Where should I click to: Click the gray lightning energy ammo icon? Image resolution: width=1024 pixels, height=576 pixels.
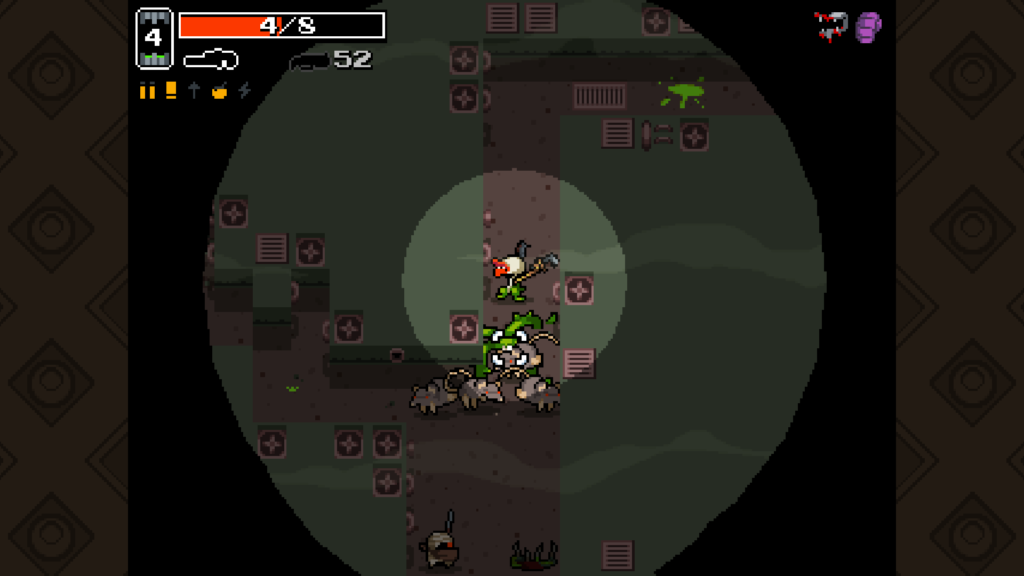(x=244, y=91)
